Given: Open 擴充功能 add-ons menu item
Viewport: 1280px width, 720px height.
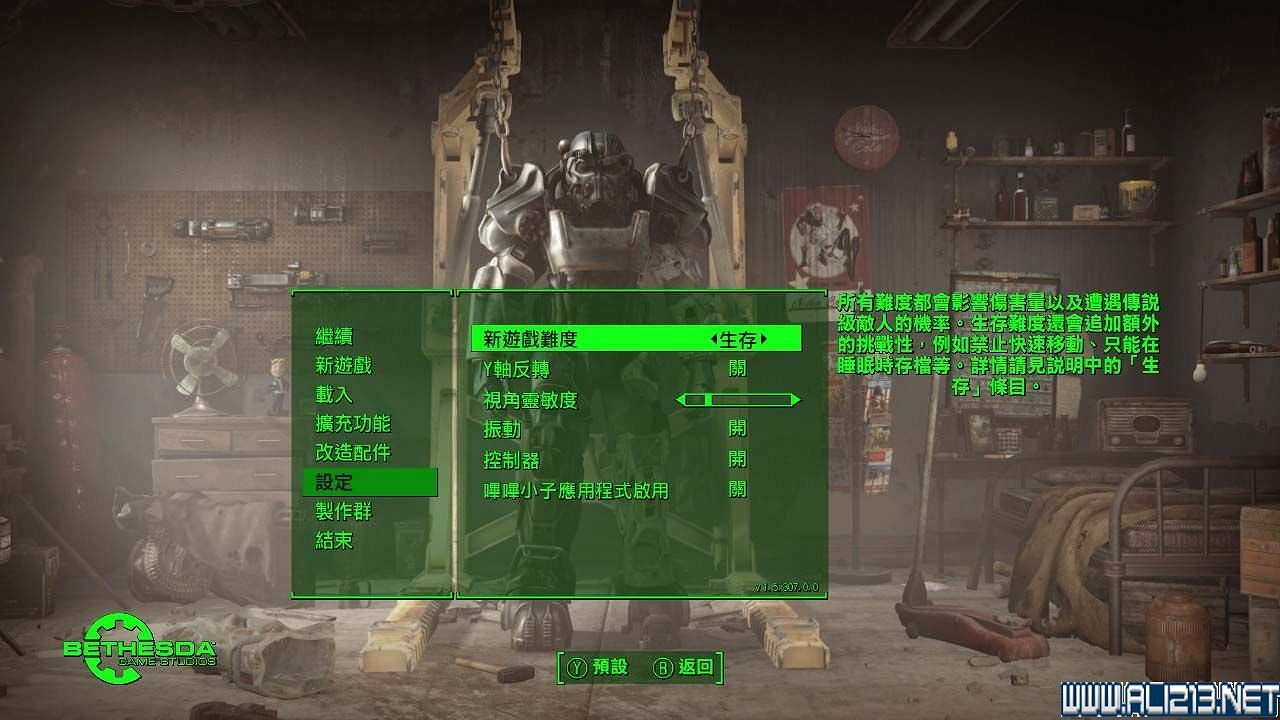Looking at the screenshot, I should [x=355, y=424].
